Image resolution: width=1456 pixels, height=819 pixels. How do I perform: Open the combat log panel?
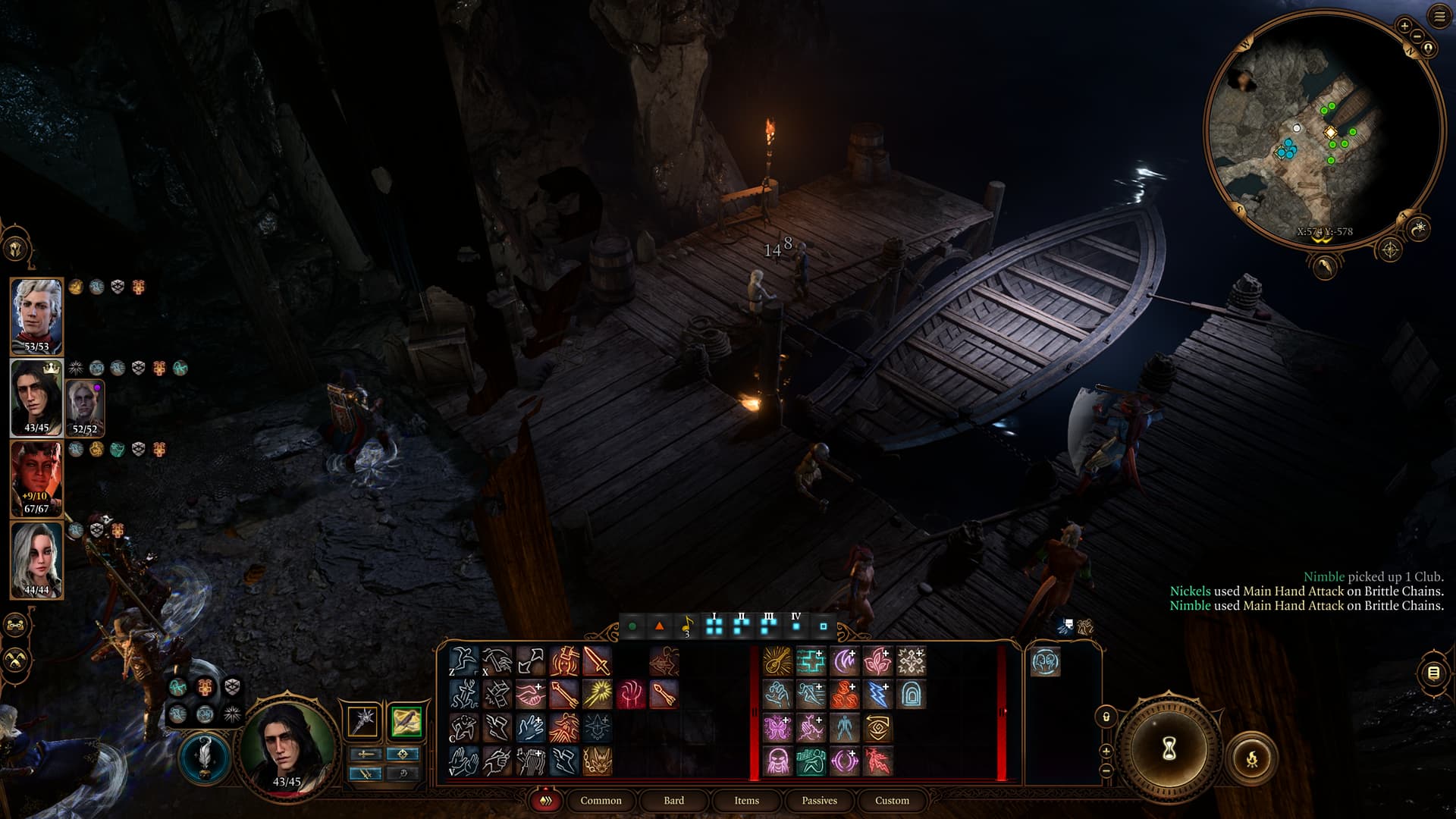point(1432,673)
